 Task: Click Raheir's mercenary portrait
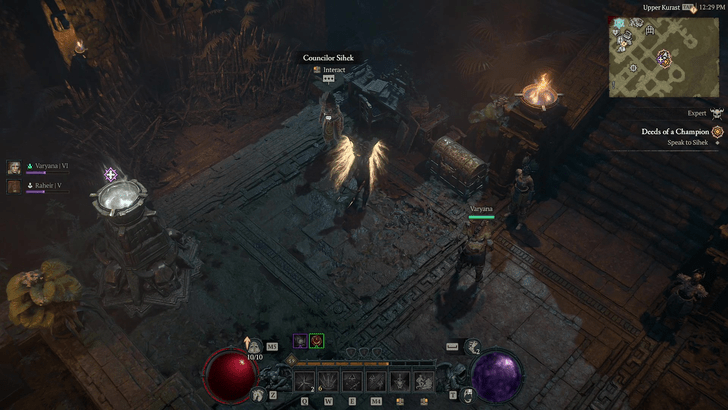15,186
